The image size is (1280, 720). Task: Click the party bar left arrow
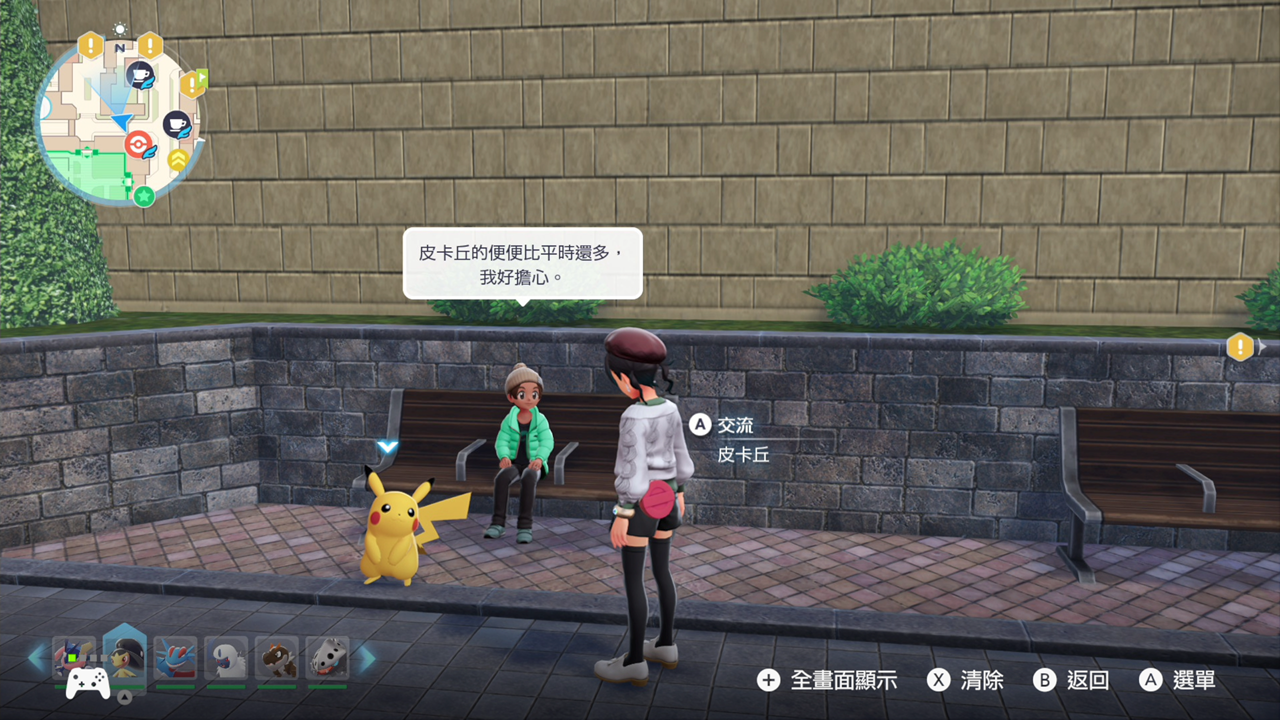pos(37,658)
